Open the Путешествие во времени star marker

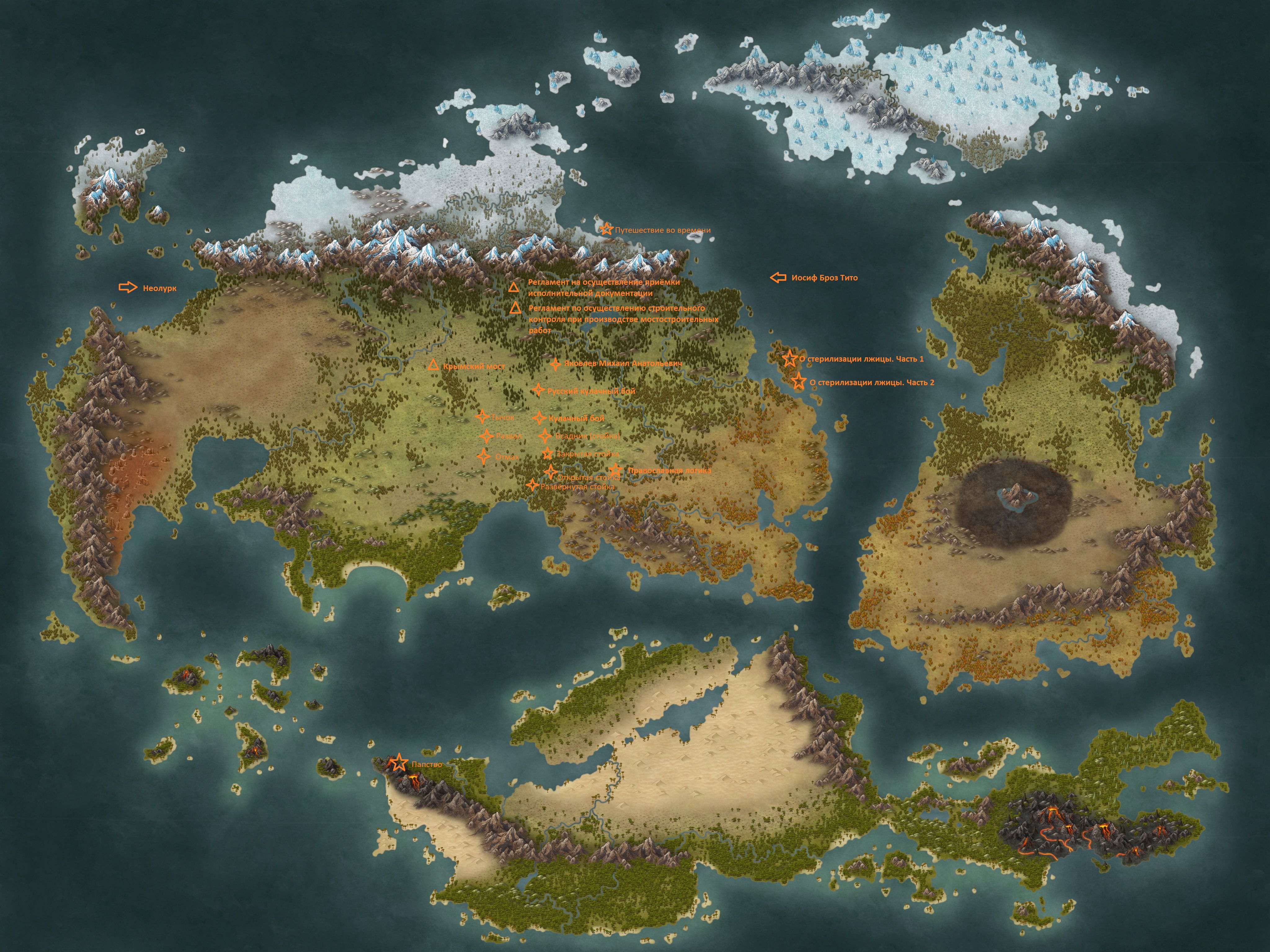pyautogui.click(x=606, y=229)
